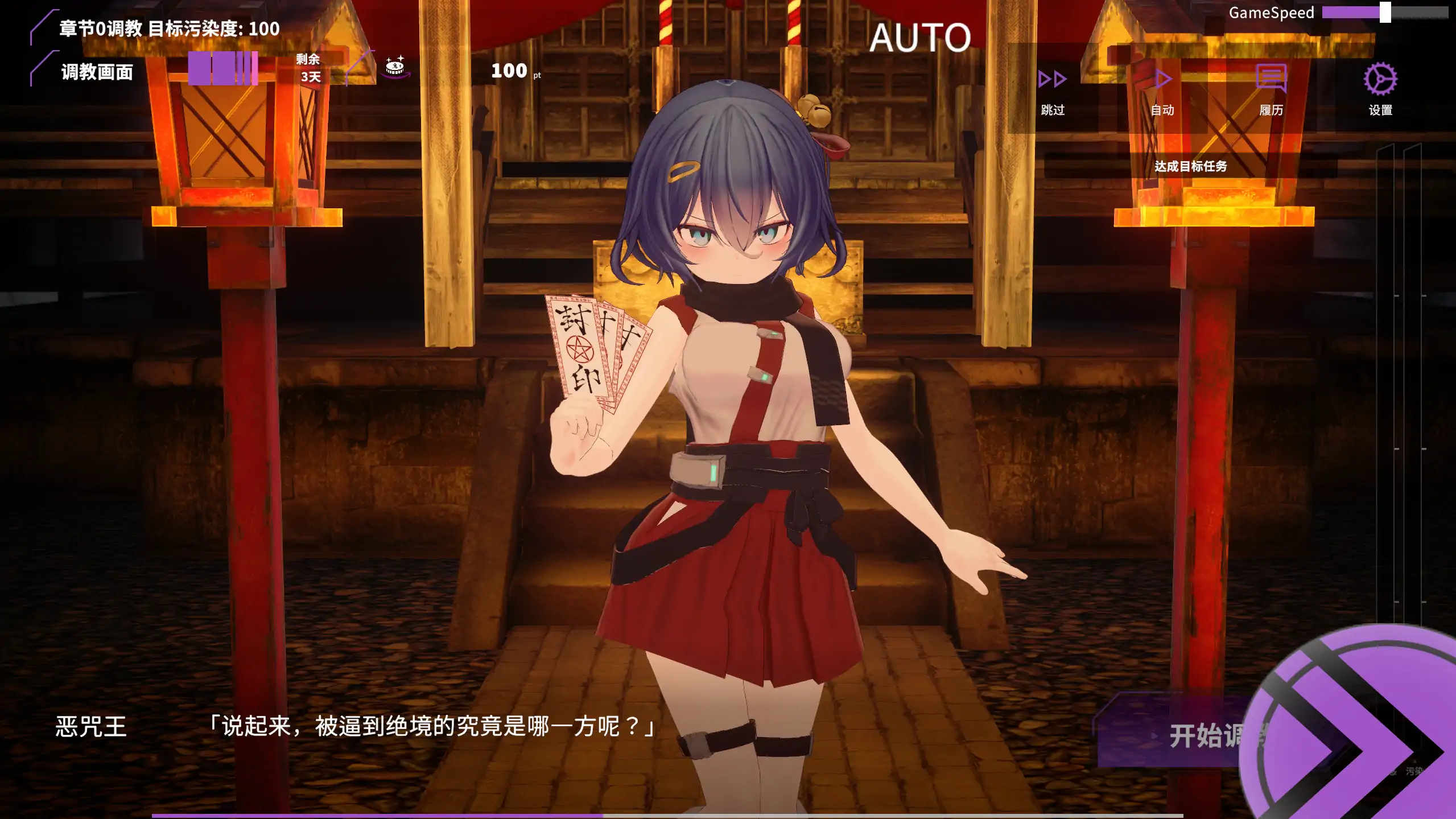This screenshot has width=1456, height=819.
Task: Select the 跳过 skip fast-forward icon
Action: pos(1053,80)
